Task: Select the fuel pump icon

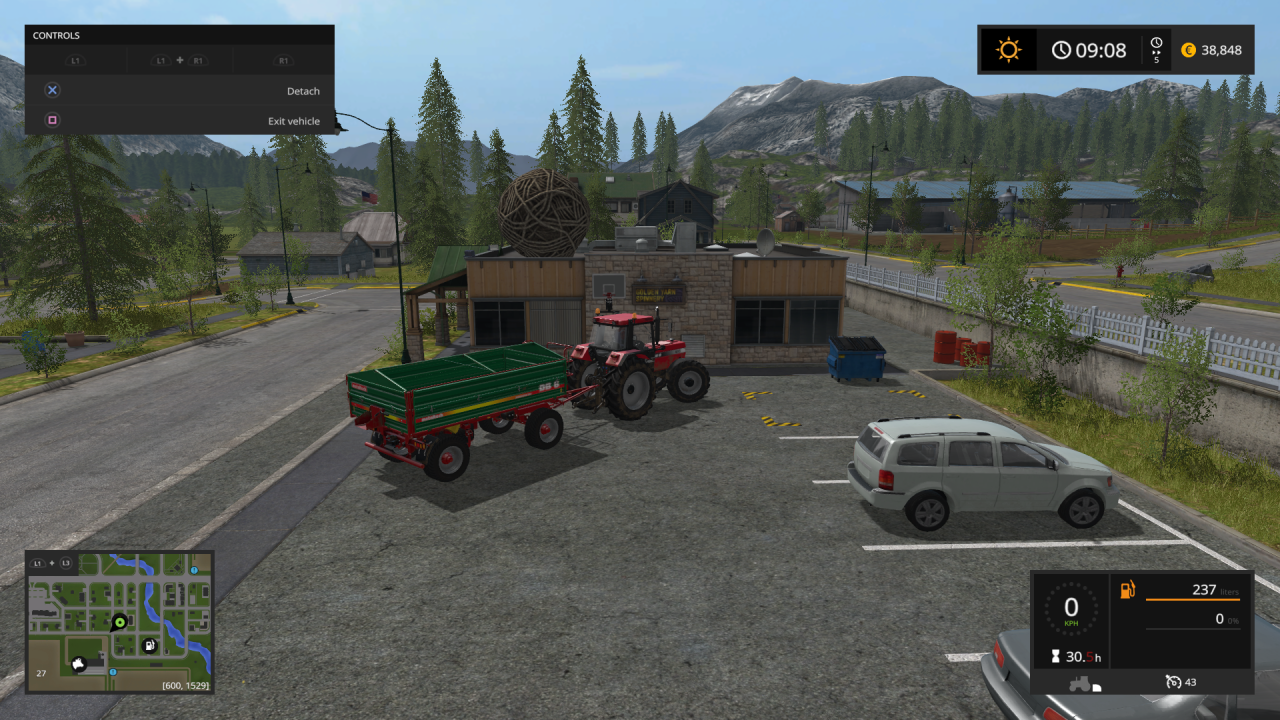Action: pos(1127,590)
